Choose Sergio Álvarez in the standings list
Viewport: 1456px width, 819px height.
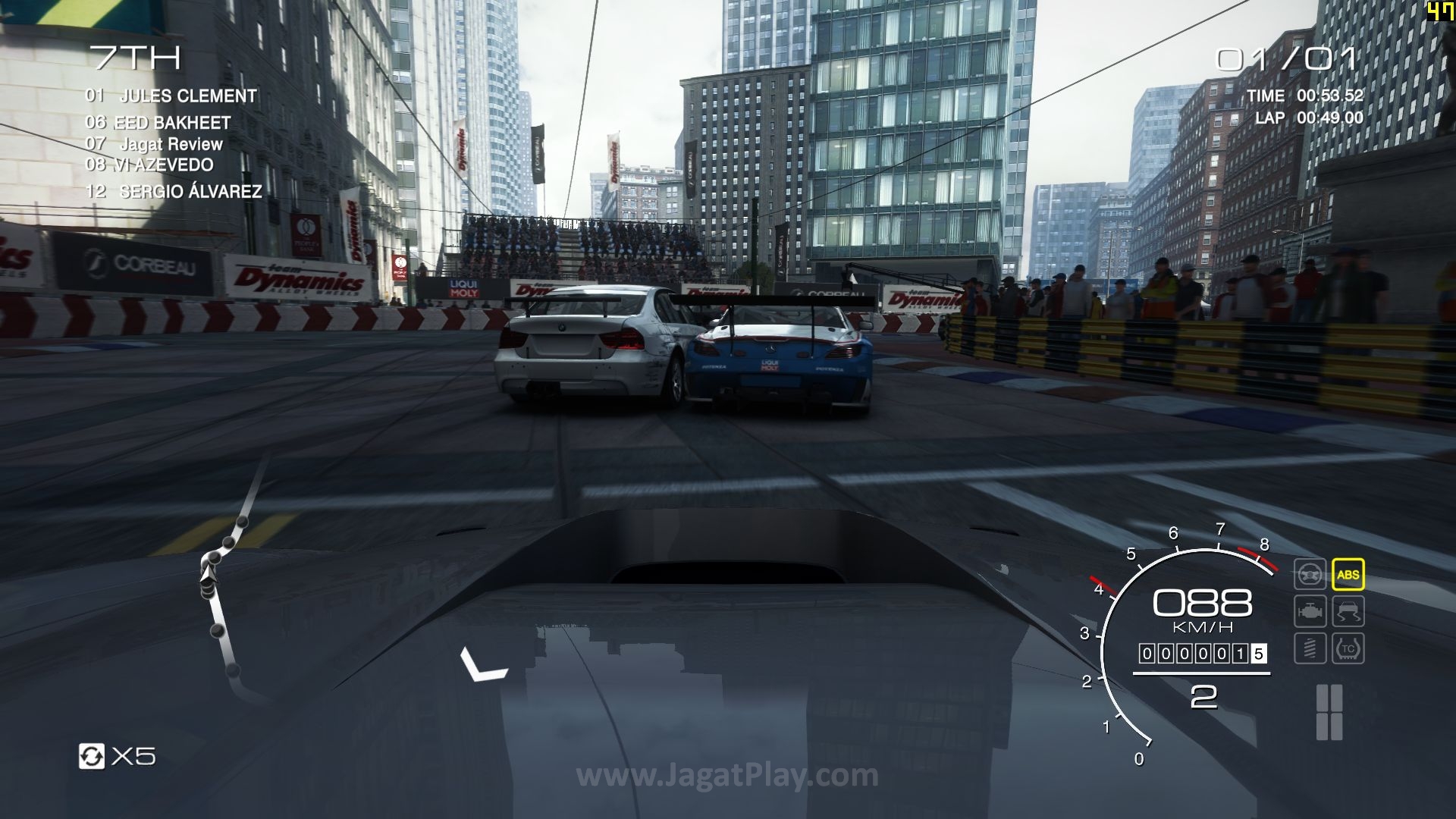point(190,192)
